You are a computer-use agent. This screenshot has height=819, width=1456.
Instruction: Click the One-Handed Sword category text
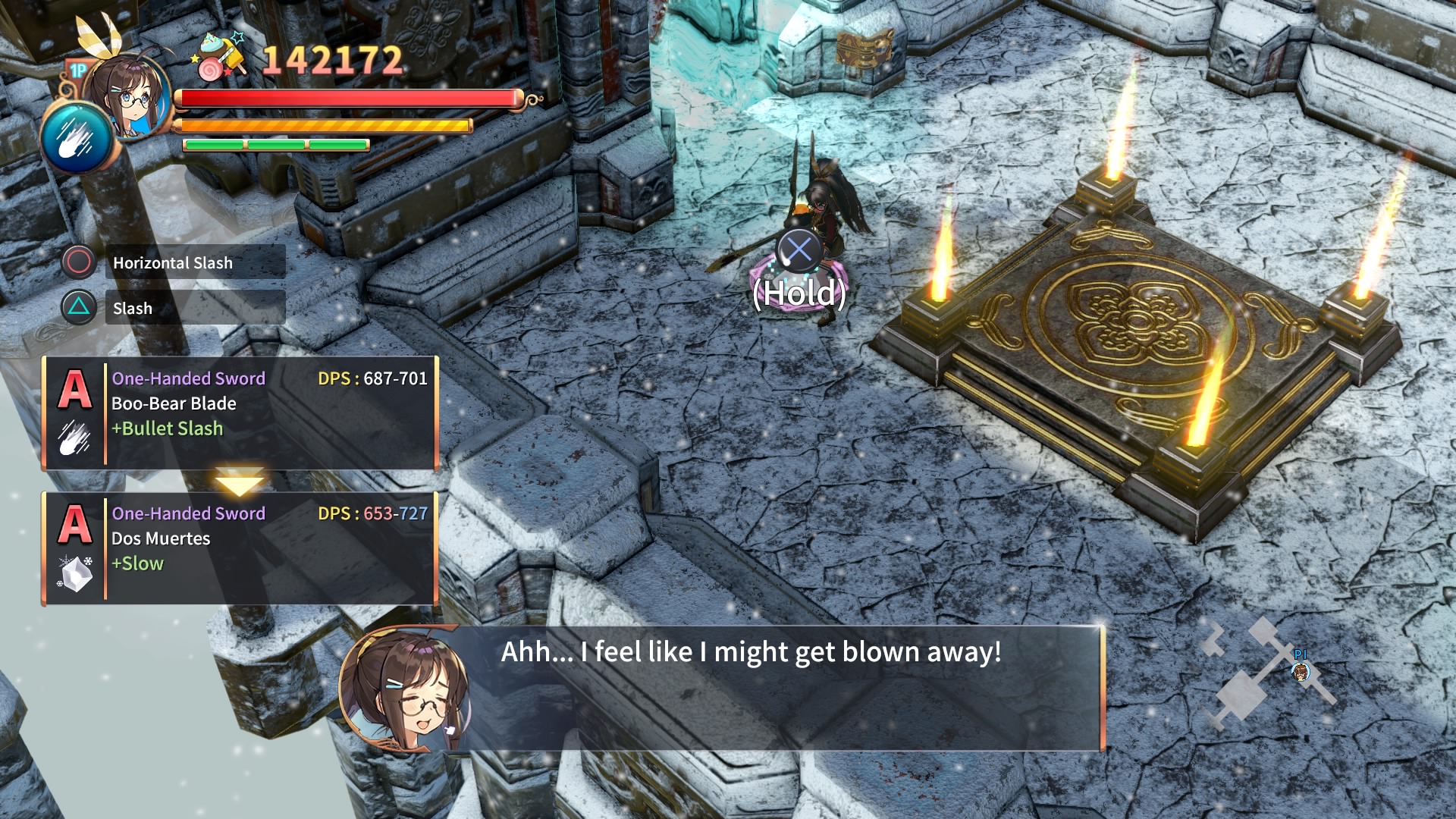[x=189, y=378]
